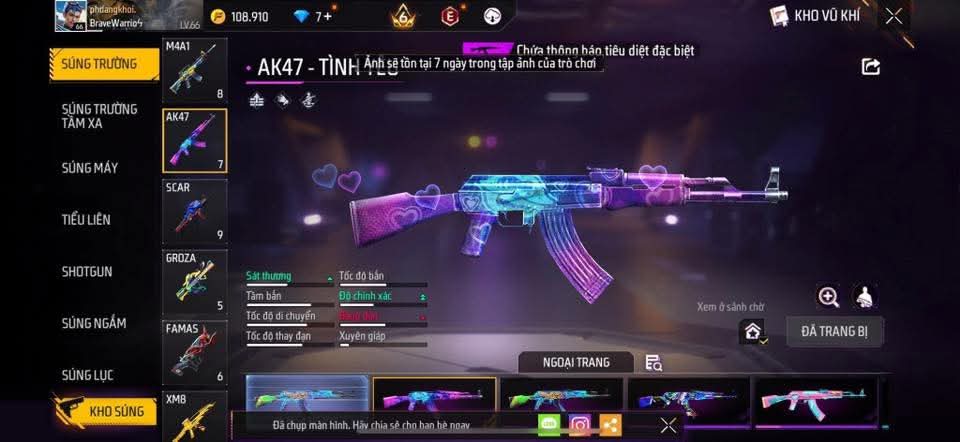960x442 pixels.
Task: Choose the Tiểu Liên category
Action: (x=86, y=219)
